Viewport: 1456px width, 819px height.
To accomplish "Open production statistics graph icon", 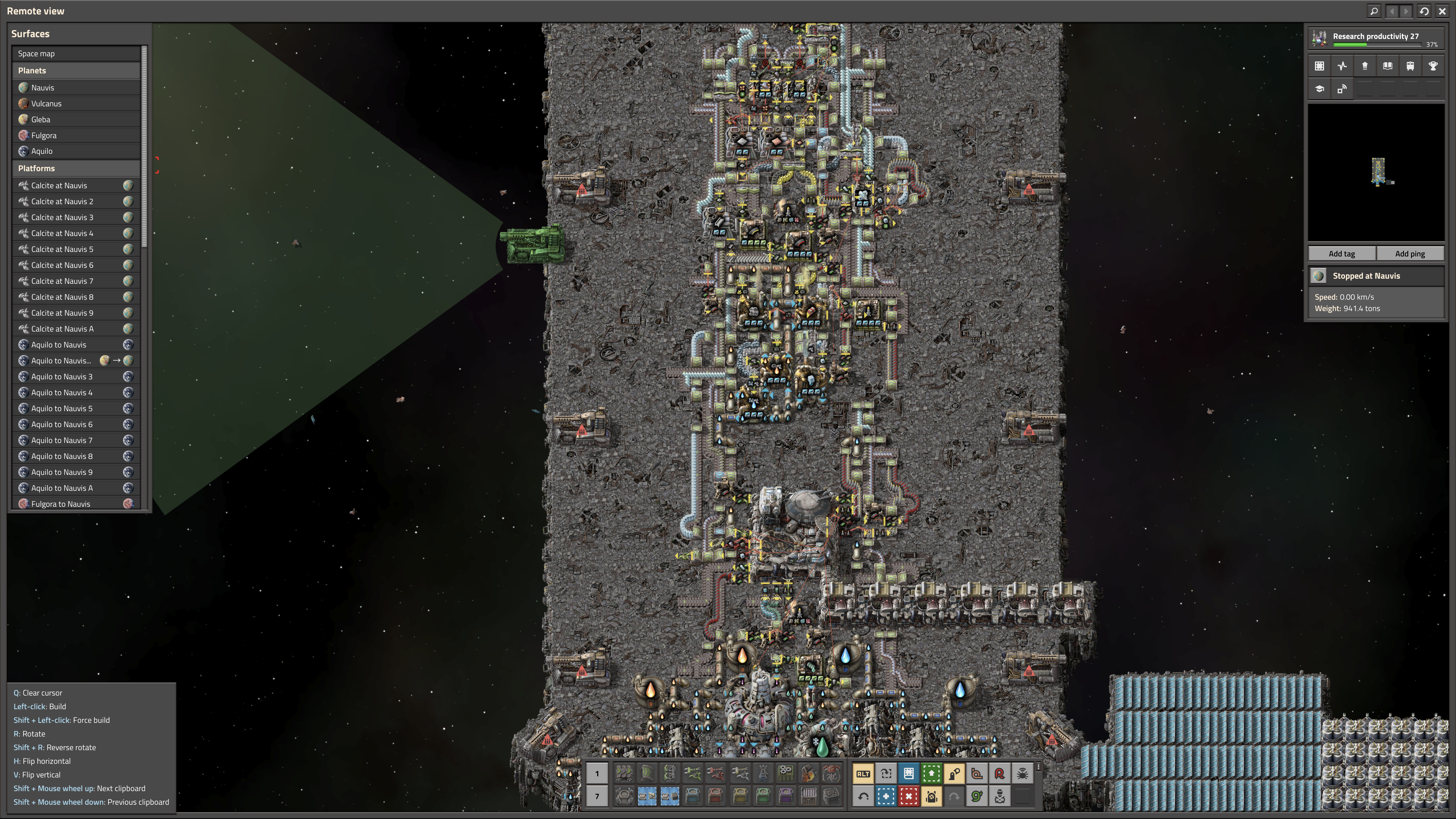I will point(1342,66).
